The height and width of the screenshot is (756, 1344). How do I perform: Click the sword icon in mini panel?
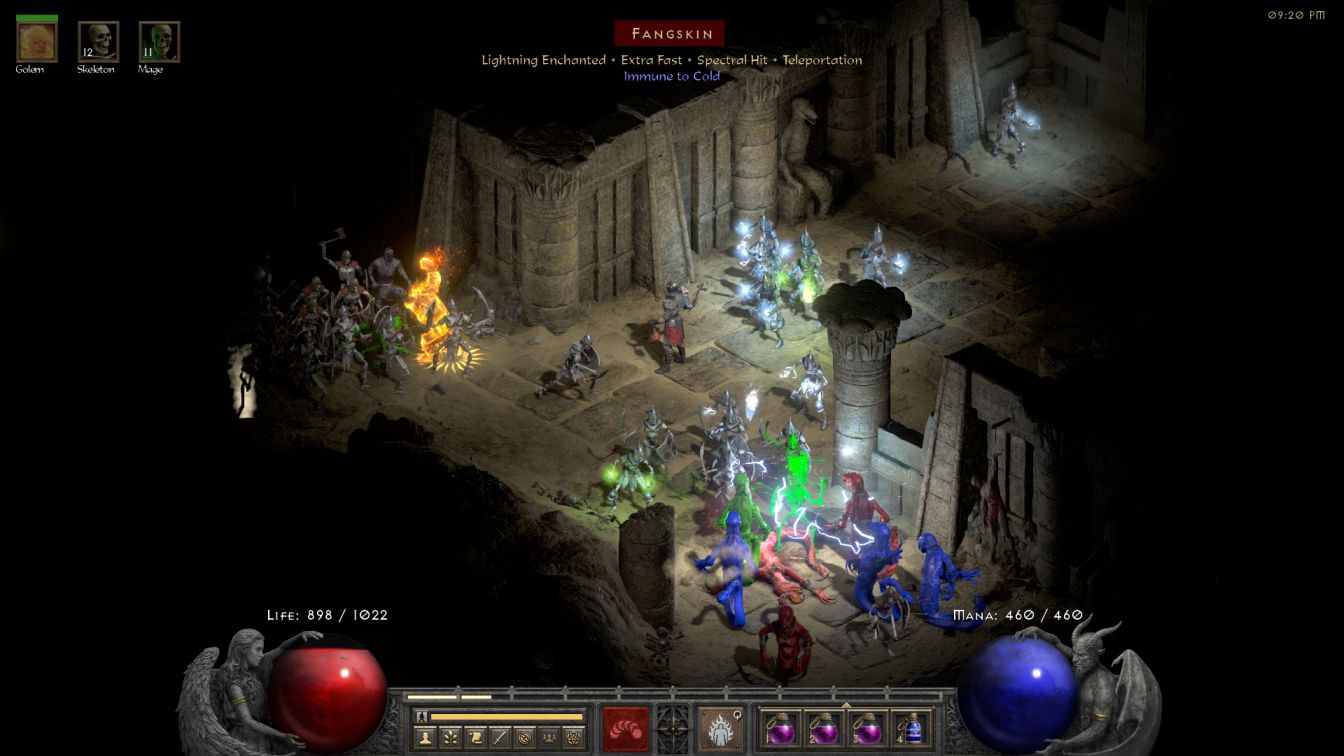point(499,738)
